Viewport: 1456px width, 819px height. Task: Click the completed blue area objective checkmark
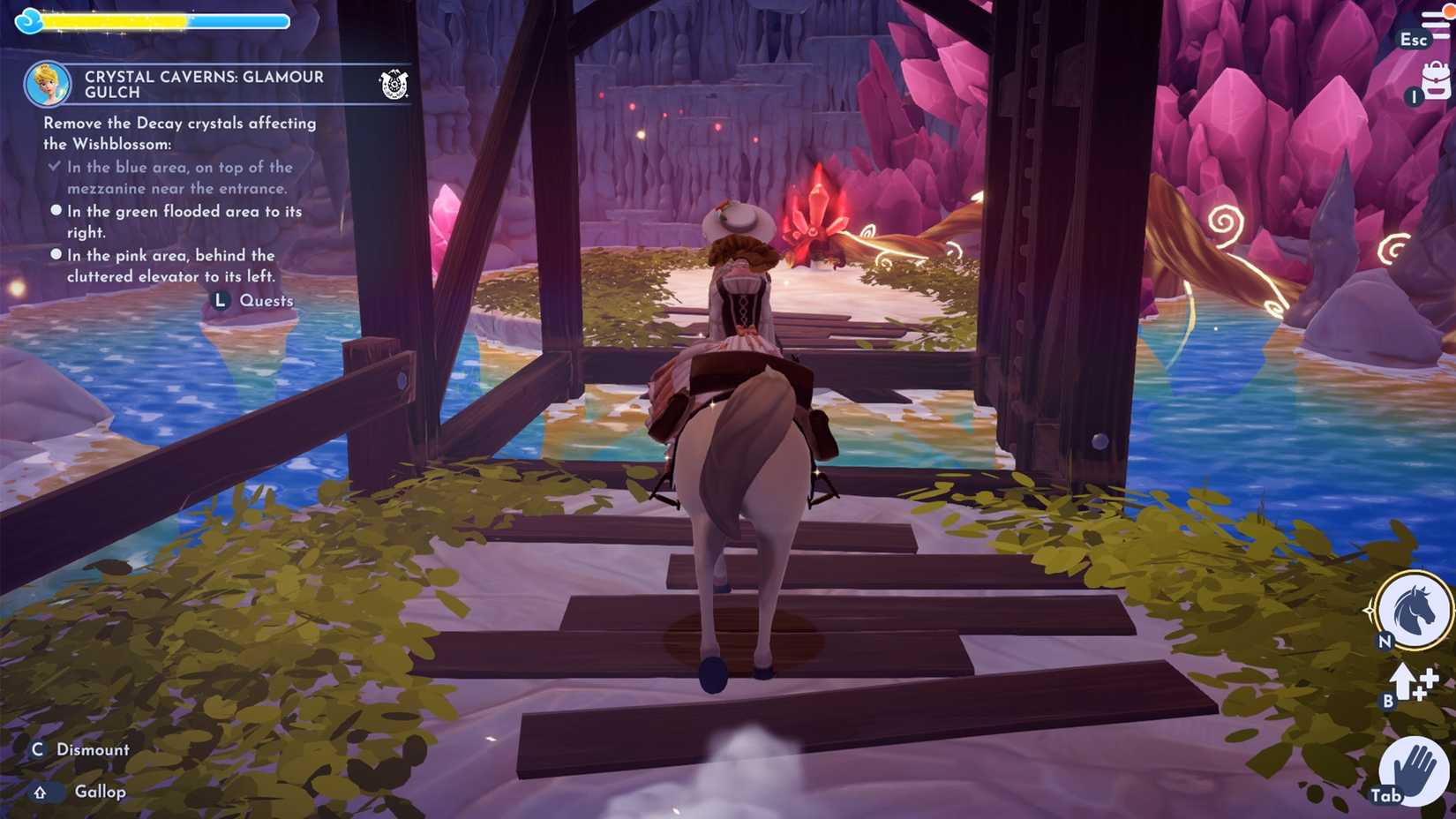click(56, 167)
